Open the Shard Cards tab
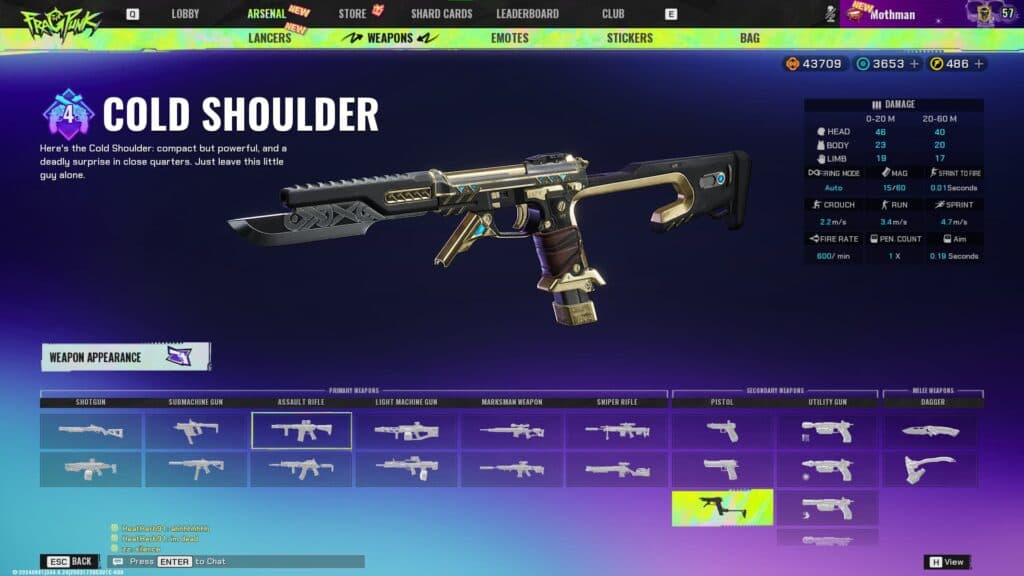This screenshot has height=576, width=1024. (441, 14)
